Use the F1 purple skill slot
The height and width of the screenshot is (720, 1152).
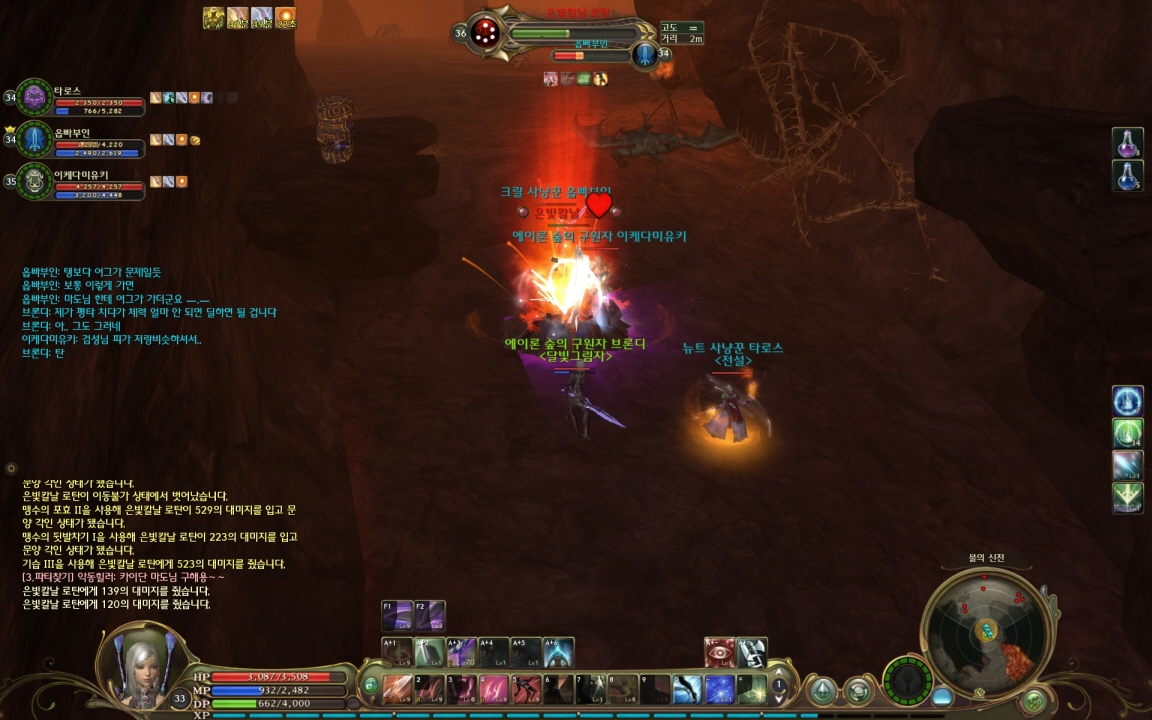point(397,615)
